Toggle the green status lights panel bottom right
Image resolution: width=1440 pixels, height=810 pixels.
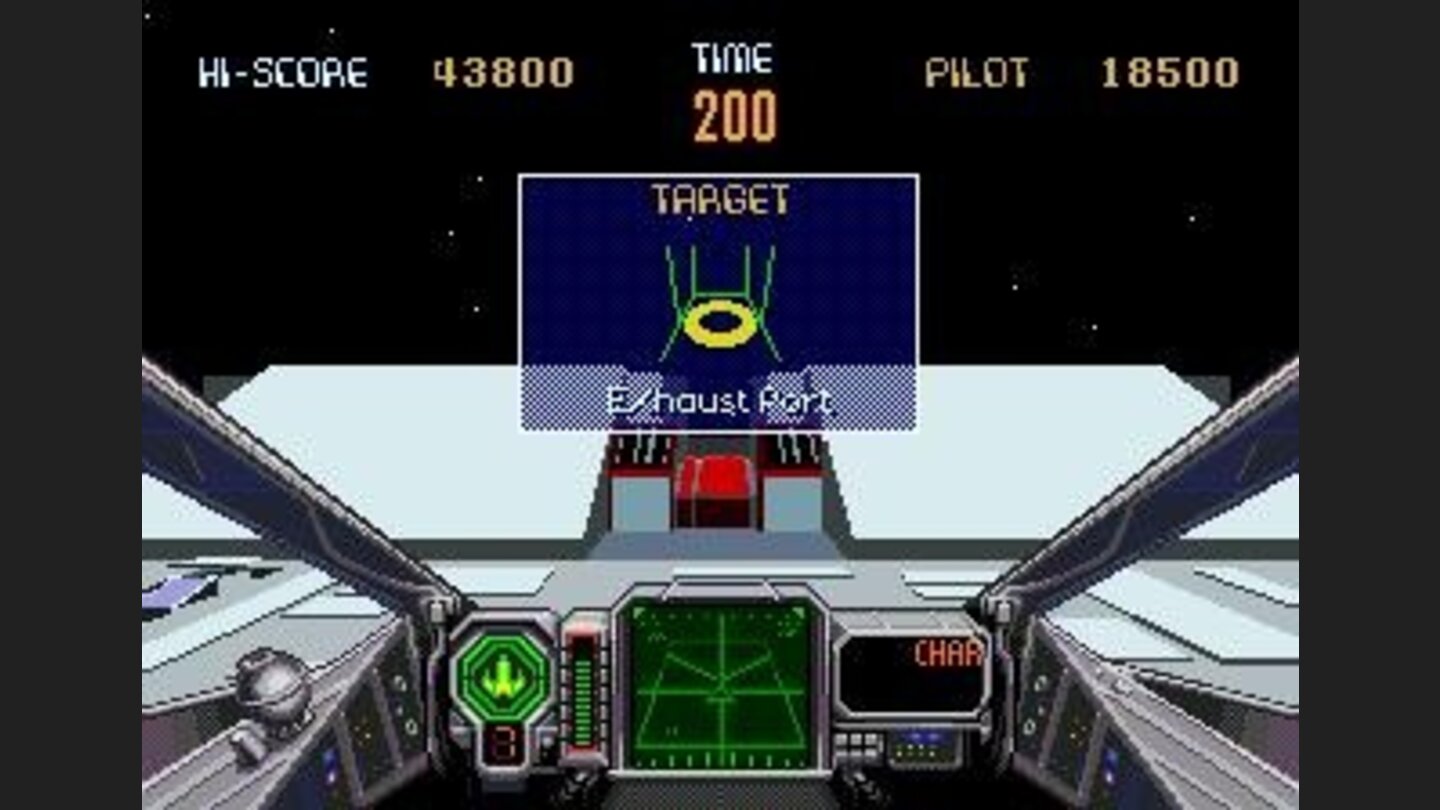918,752
